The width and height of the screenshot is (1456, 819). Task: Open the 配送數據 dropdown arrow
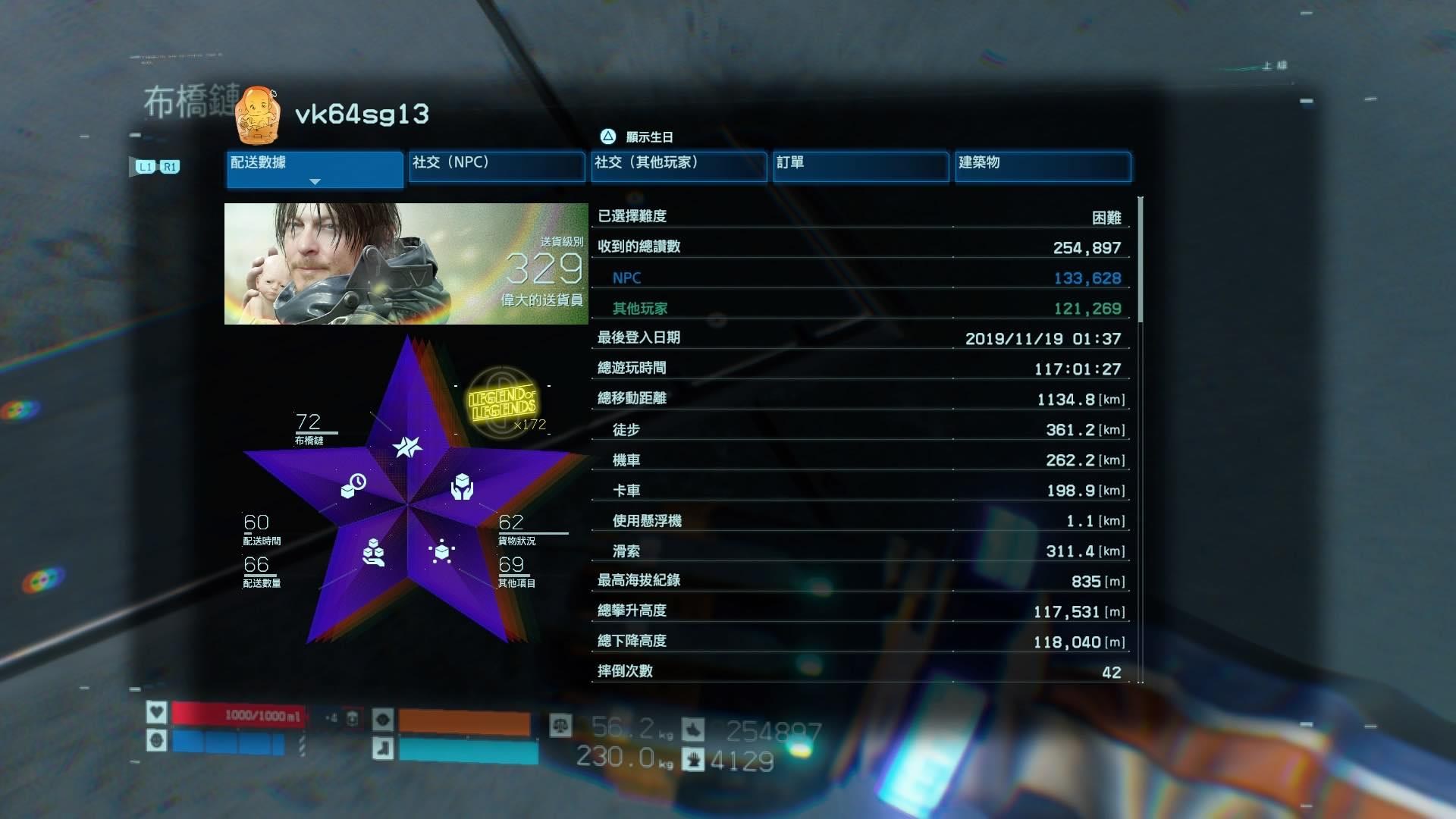click(x=314, y=182)
